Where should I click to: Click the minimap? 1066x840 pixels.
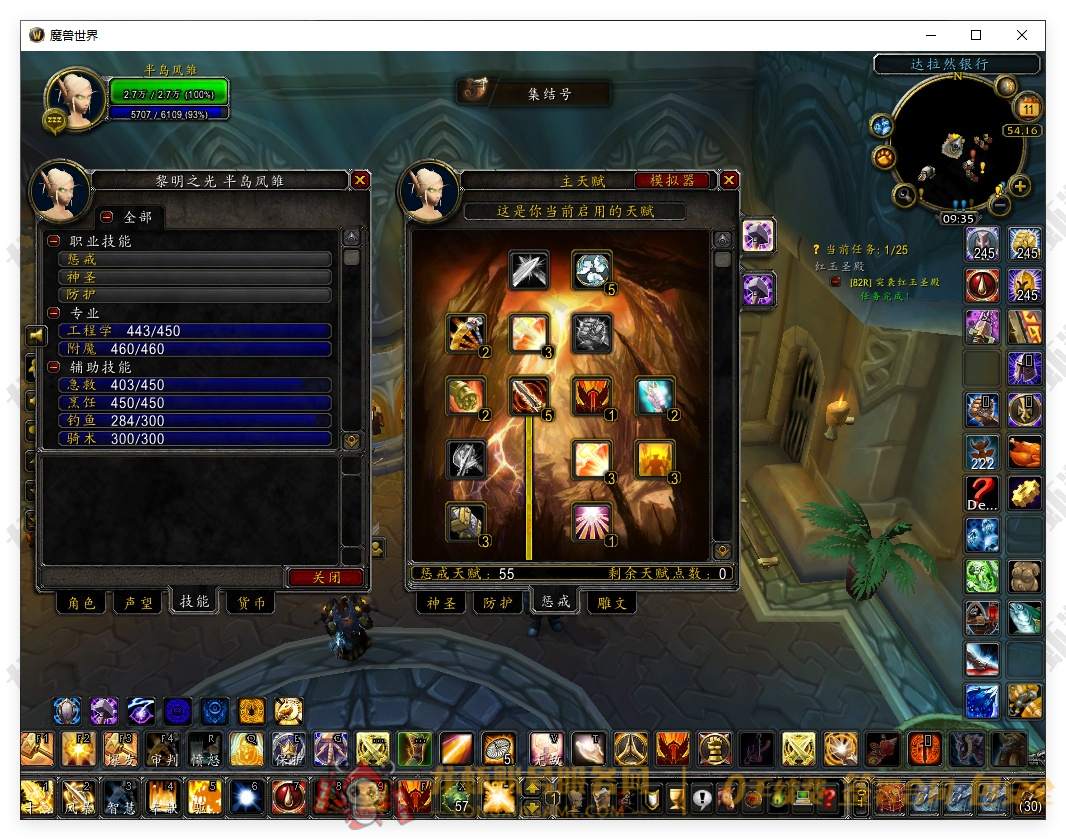[x=957, y=144]
